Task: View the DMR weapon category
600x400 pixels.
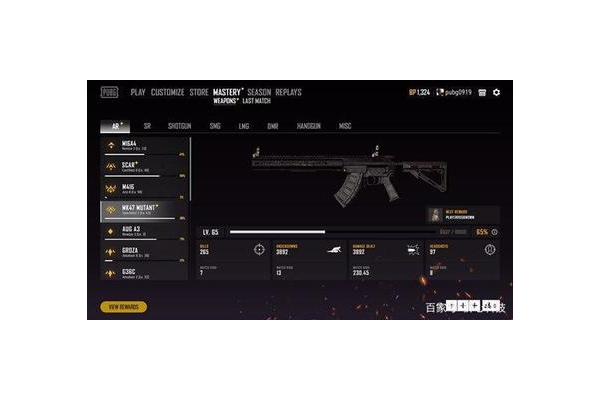Action: [x=272, y=127]
